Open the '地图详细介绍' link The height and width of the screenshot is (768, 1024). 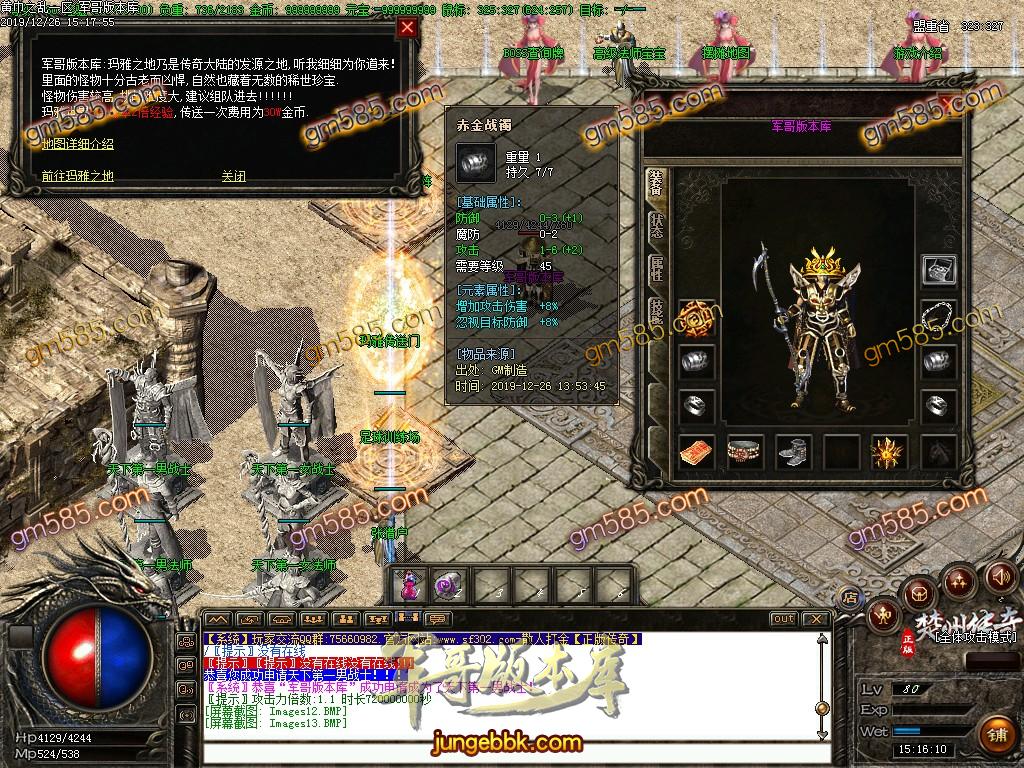click(x=78, y=144)
